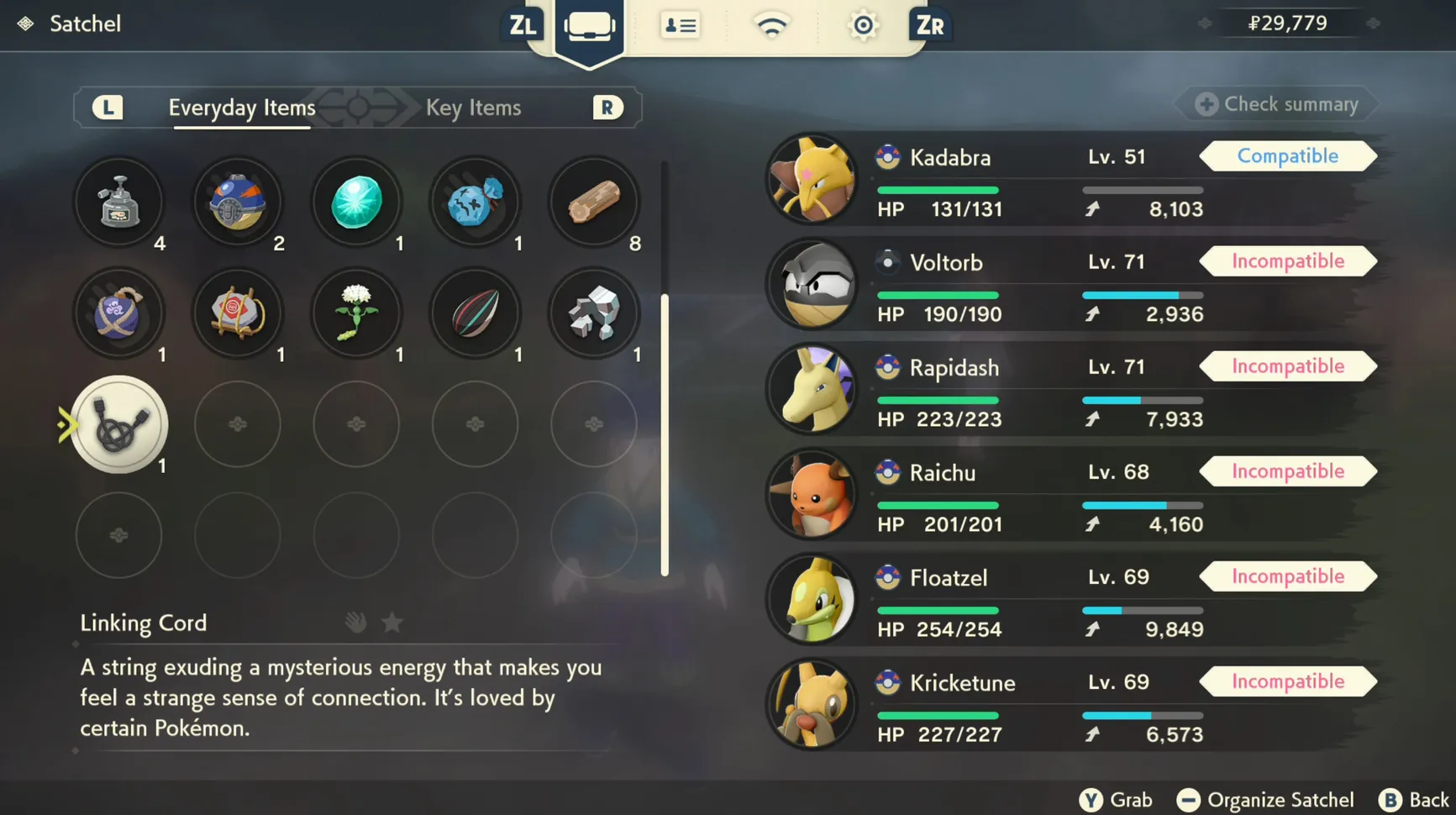This screenshot has width=1456, height=815.
Task: Select the purple rope-tied pouch item
Action: 119,313
